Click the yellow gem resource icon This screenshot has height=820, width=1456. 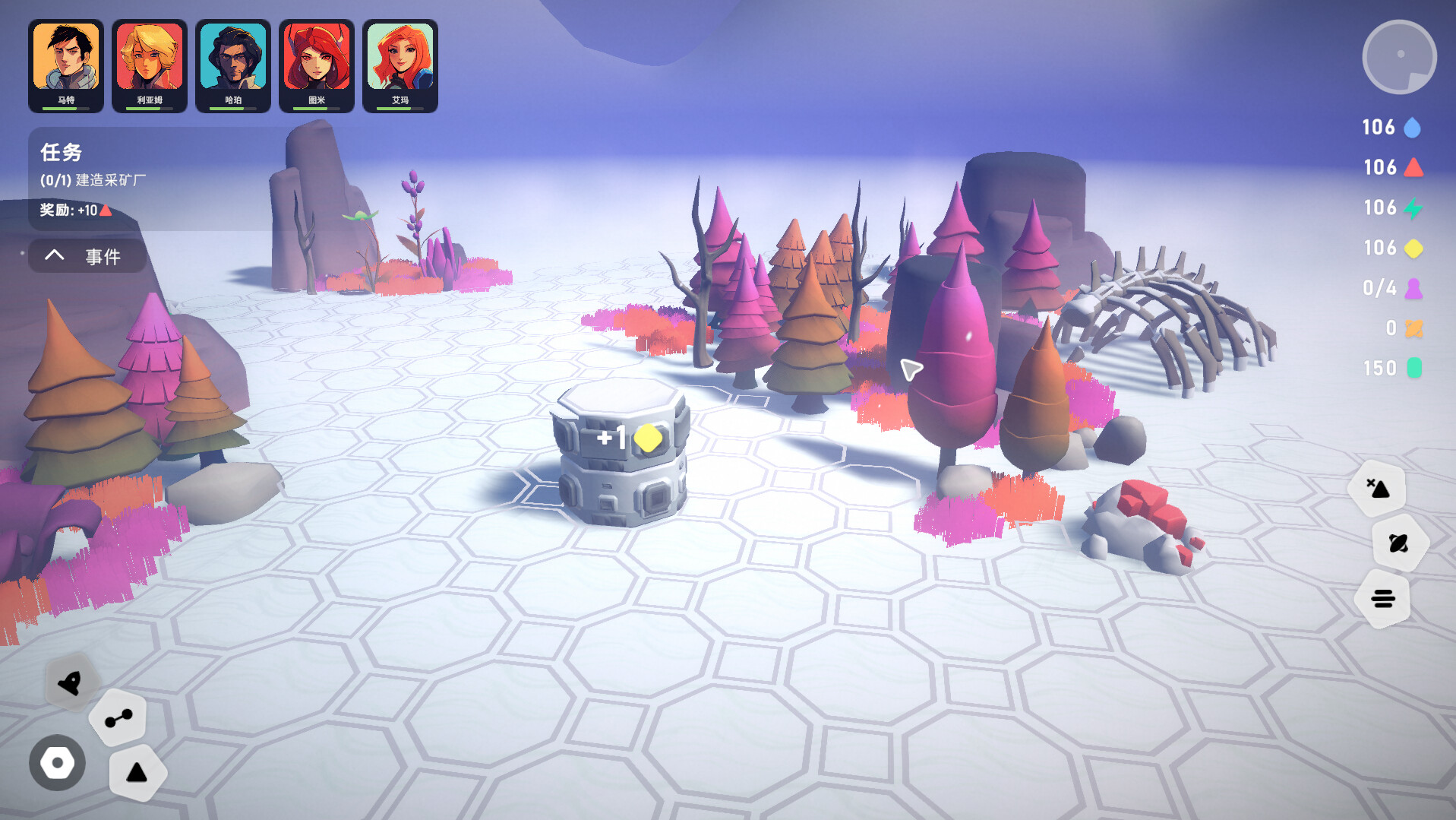coord(1413,248)
